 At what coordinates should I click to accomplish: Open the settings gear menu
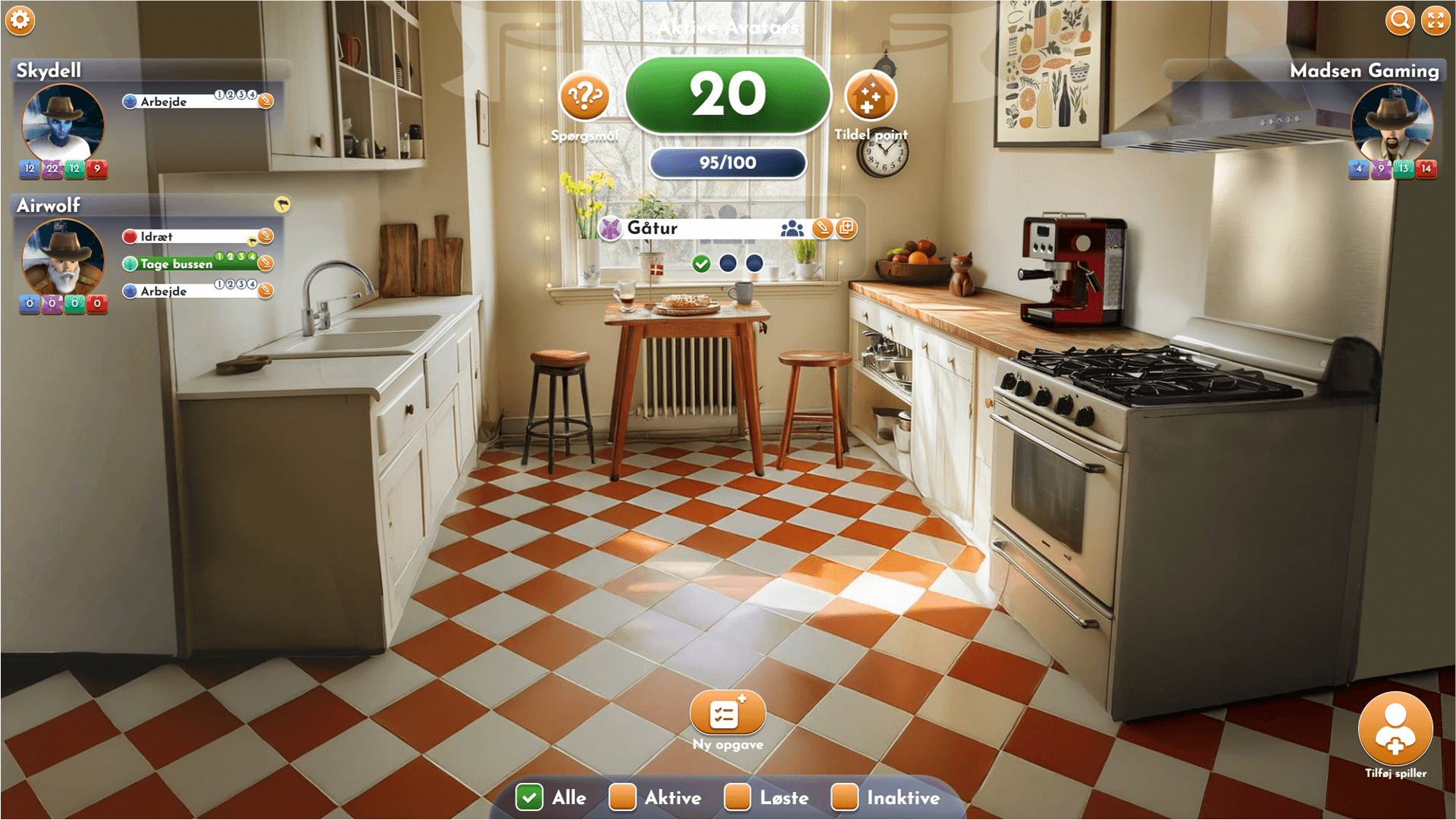(20, 20)
